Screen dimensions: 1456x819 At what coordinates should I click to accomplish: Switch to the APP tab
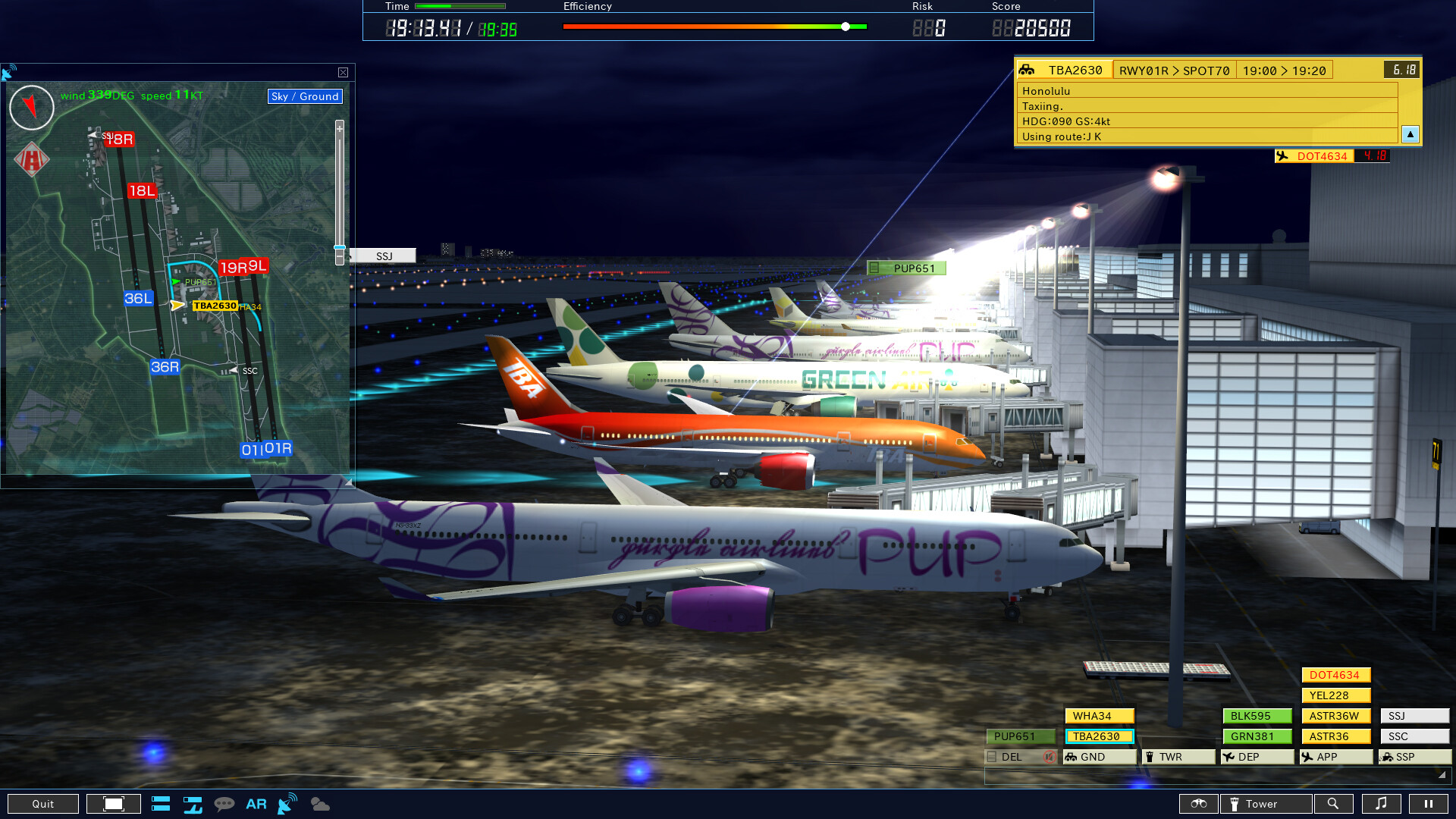coord(1335,756)
